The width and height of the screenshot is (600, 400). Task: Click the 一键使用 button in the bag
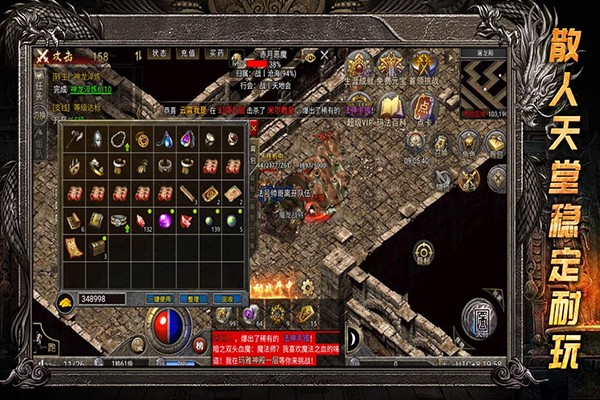coord(159,298)
